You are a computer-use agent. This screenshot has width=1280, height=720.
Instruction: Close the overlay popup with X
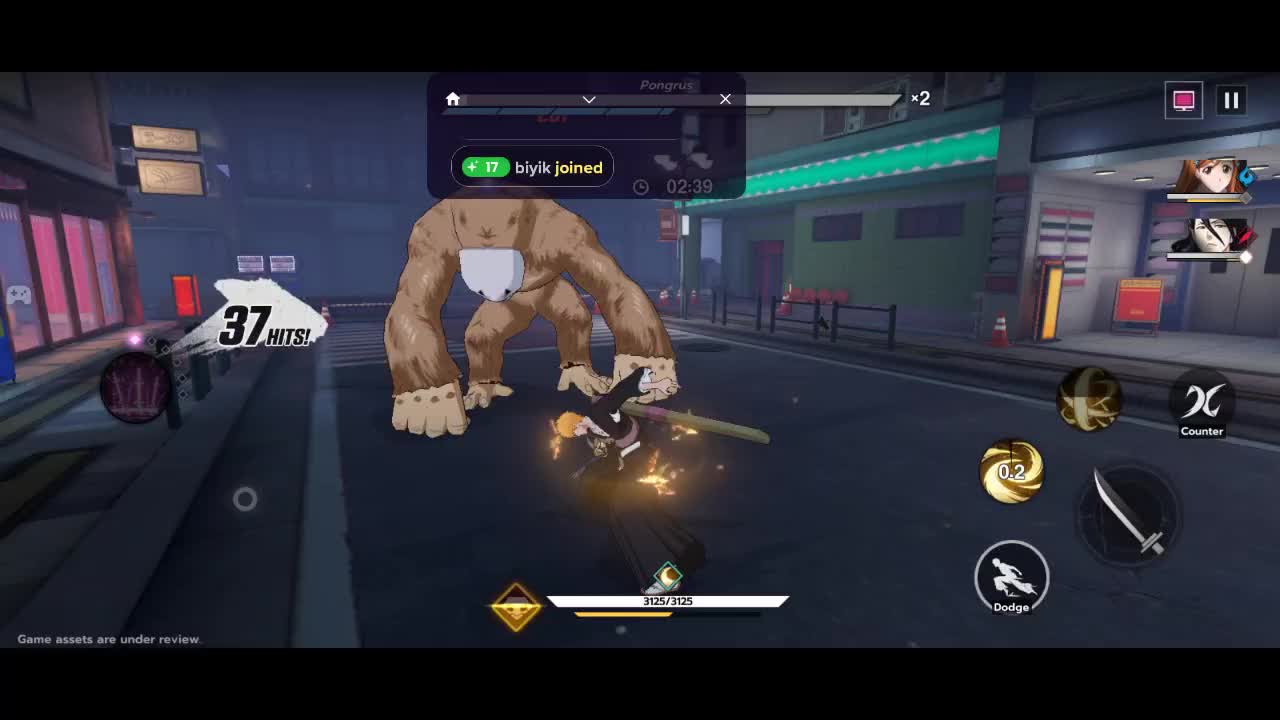725,99
